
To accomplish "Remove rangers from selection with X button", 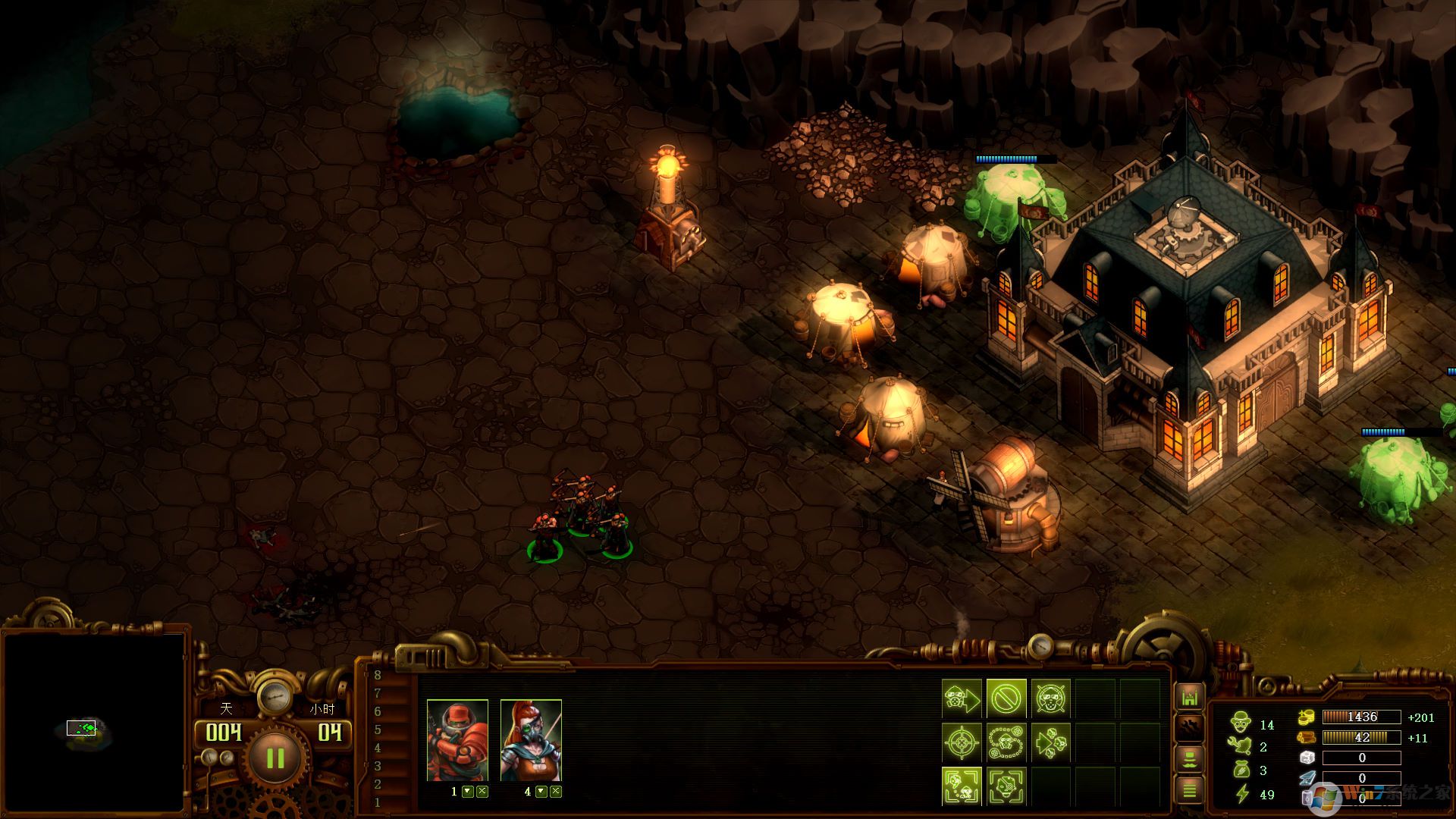I will tap(556, 792).
